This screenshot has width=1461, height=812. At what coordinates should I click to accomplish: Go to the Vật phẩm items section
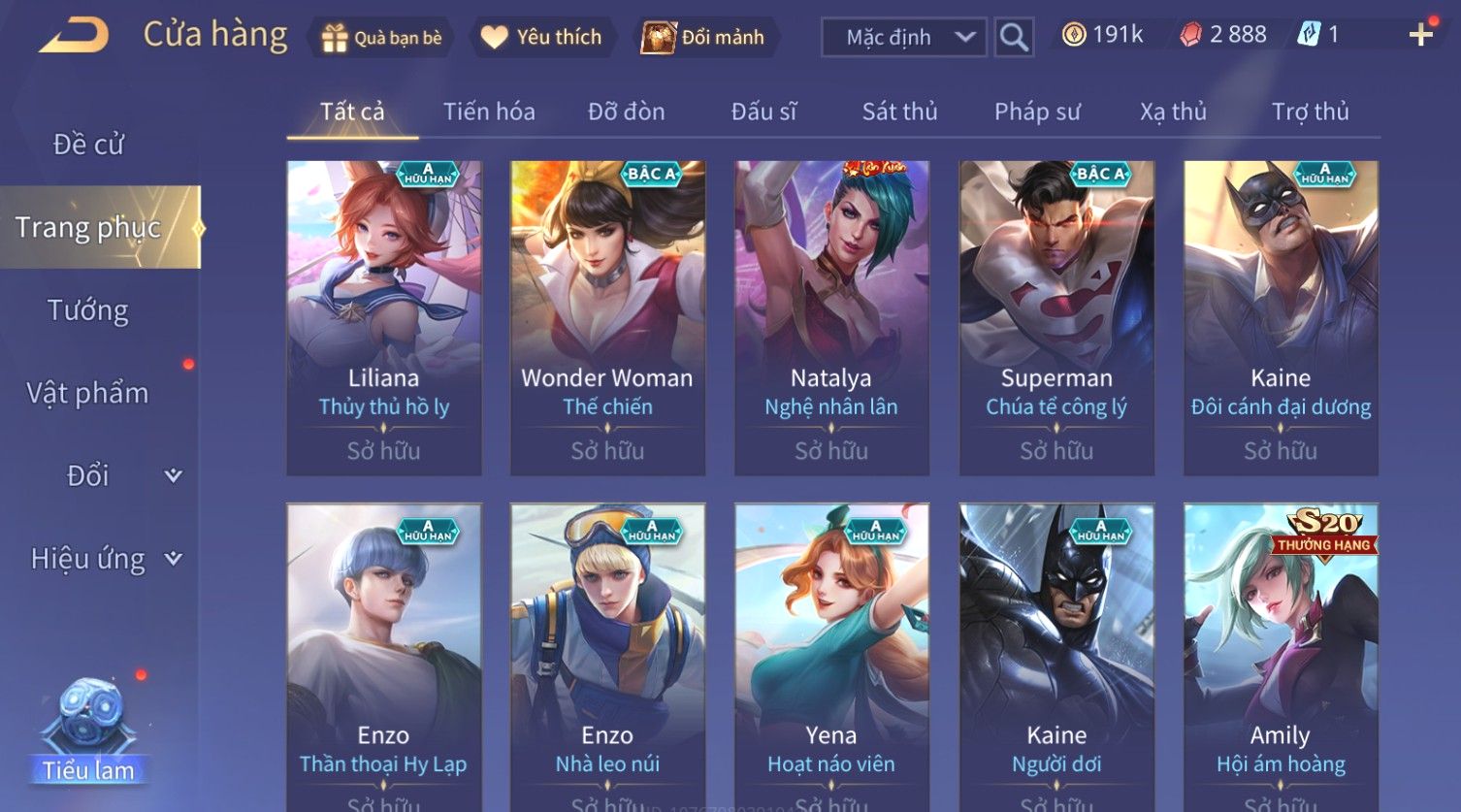click(x=88, y=393)
